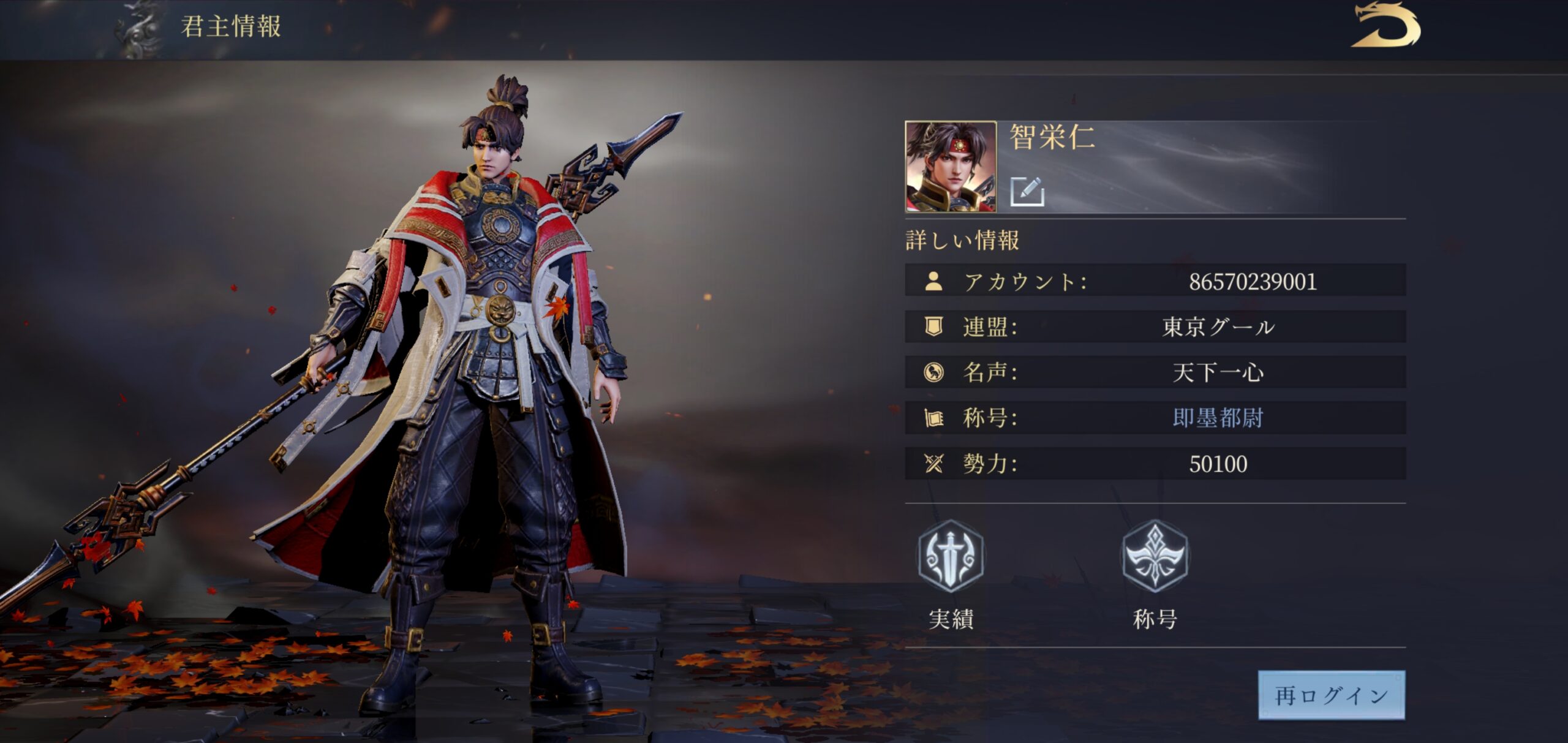Viewport: 1568px width, 743px height.
Task: Select the 連盟 alliance row 東京グール
Action: click(1155, 327)
